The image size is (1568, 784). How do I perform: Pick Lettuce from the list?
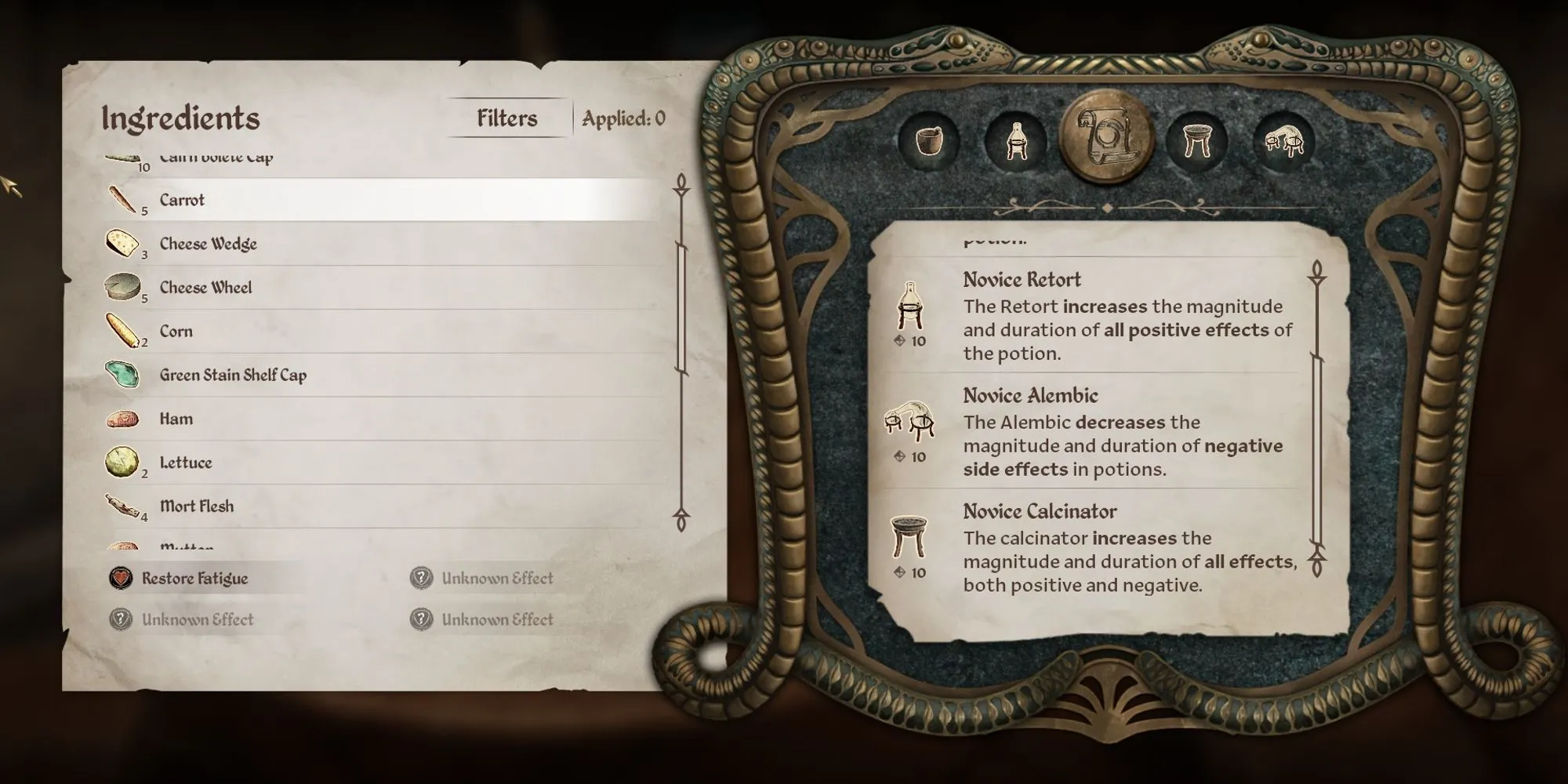(186, 463)
